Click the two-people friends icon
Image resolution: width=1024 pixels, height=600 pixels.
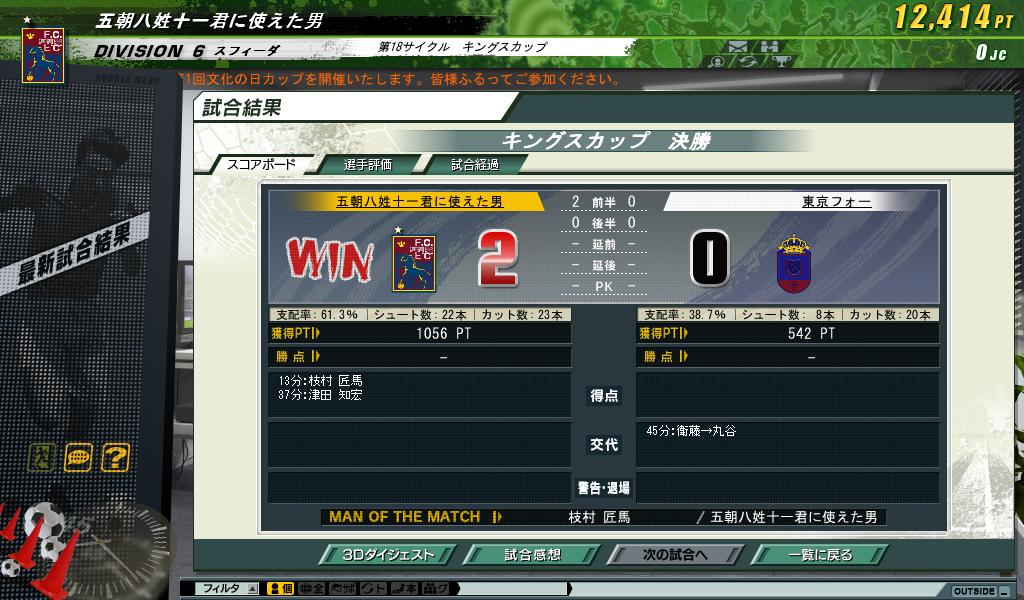click(x=768, y=46)
